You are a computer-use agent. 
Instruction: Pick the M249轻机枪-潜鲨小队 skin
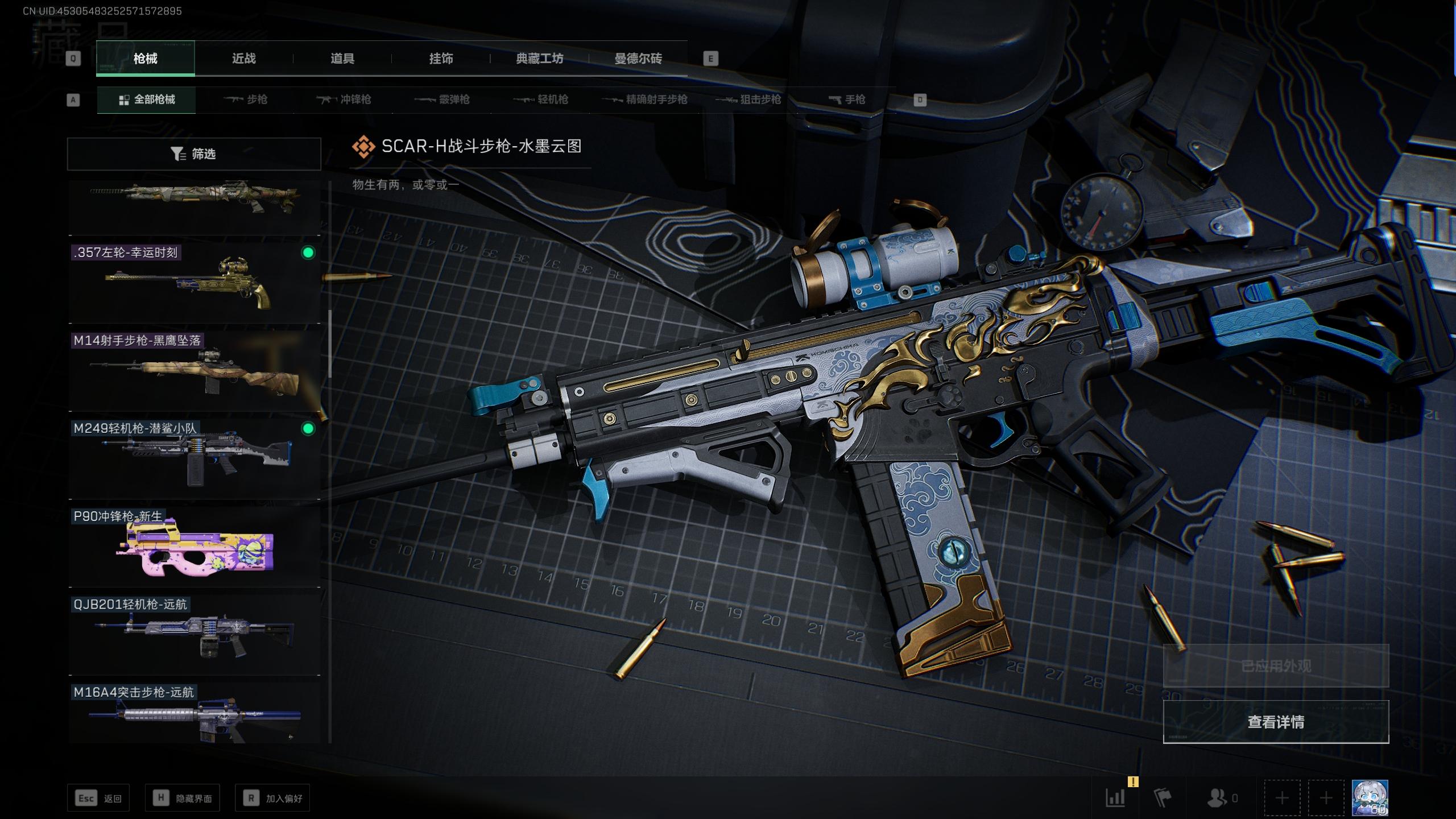(194, 459)
